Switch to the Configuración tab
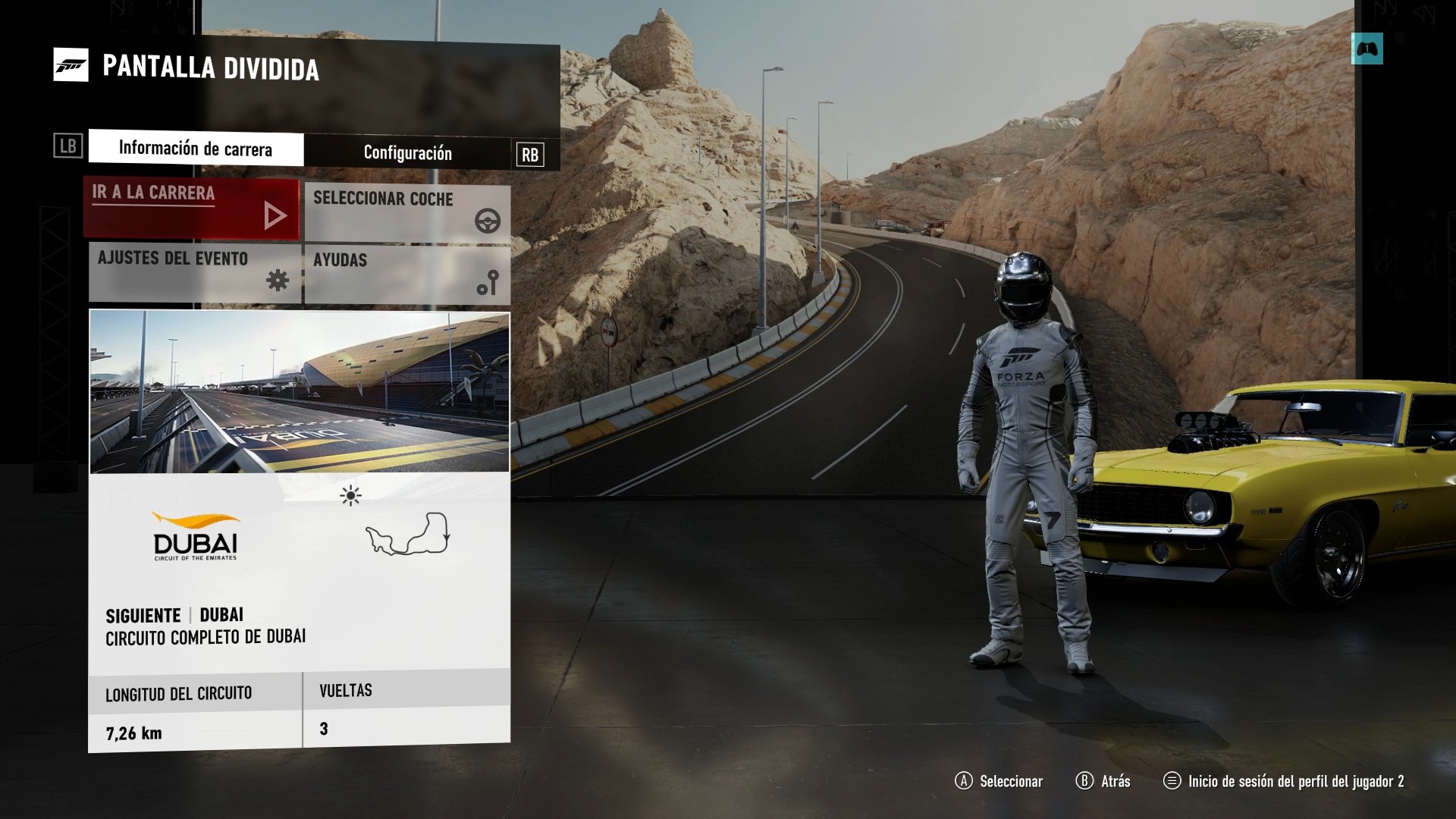This screenshot has width=1456, height=819. click(407, 152)
